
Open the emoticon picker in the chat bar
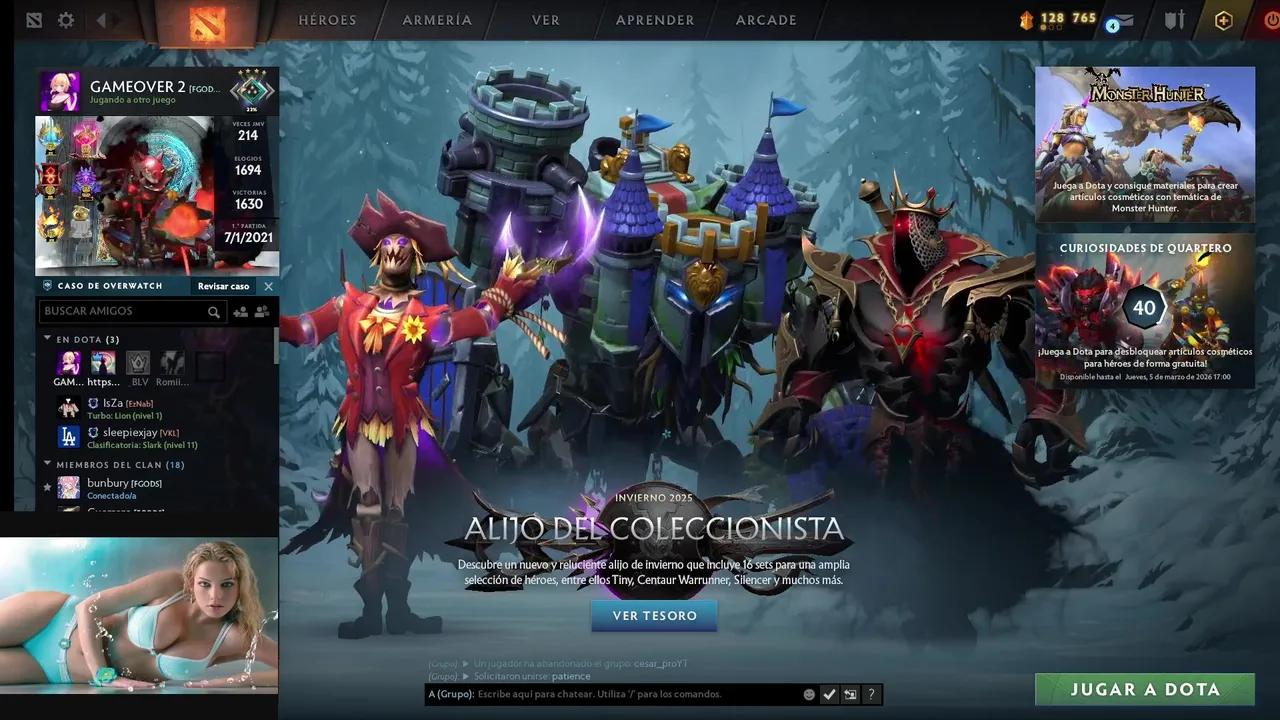(809, 694)
